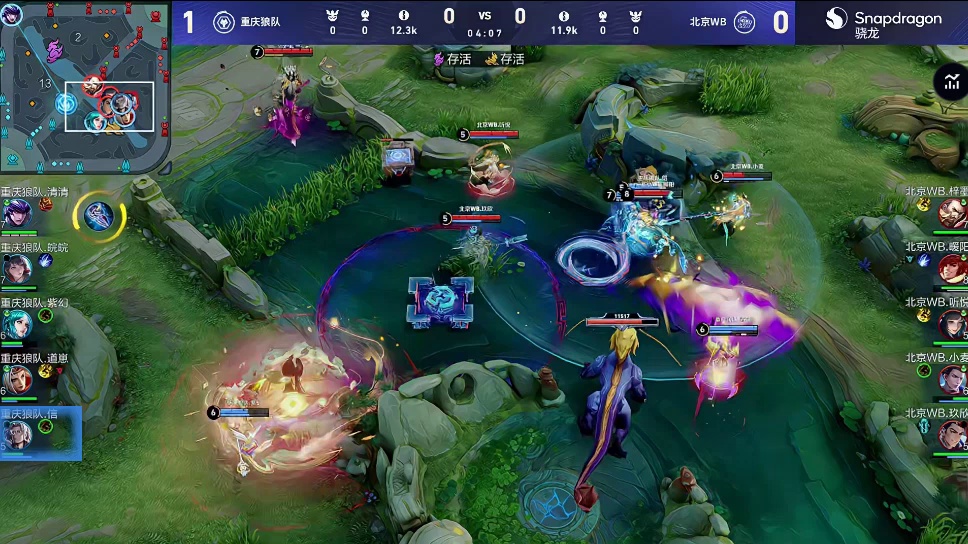Select player 北京WB.小麦's hero portrait
The image size is (968, 544).
point(952,379)
